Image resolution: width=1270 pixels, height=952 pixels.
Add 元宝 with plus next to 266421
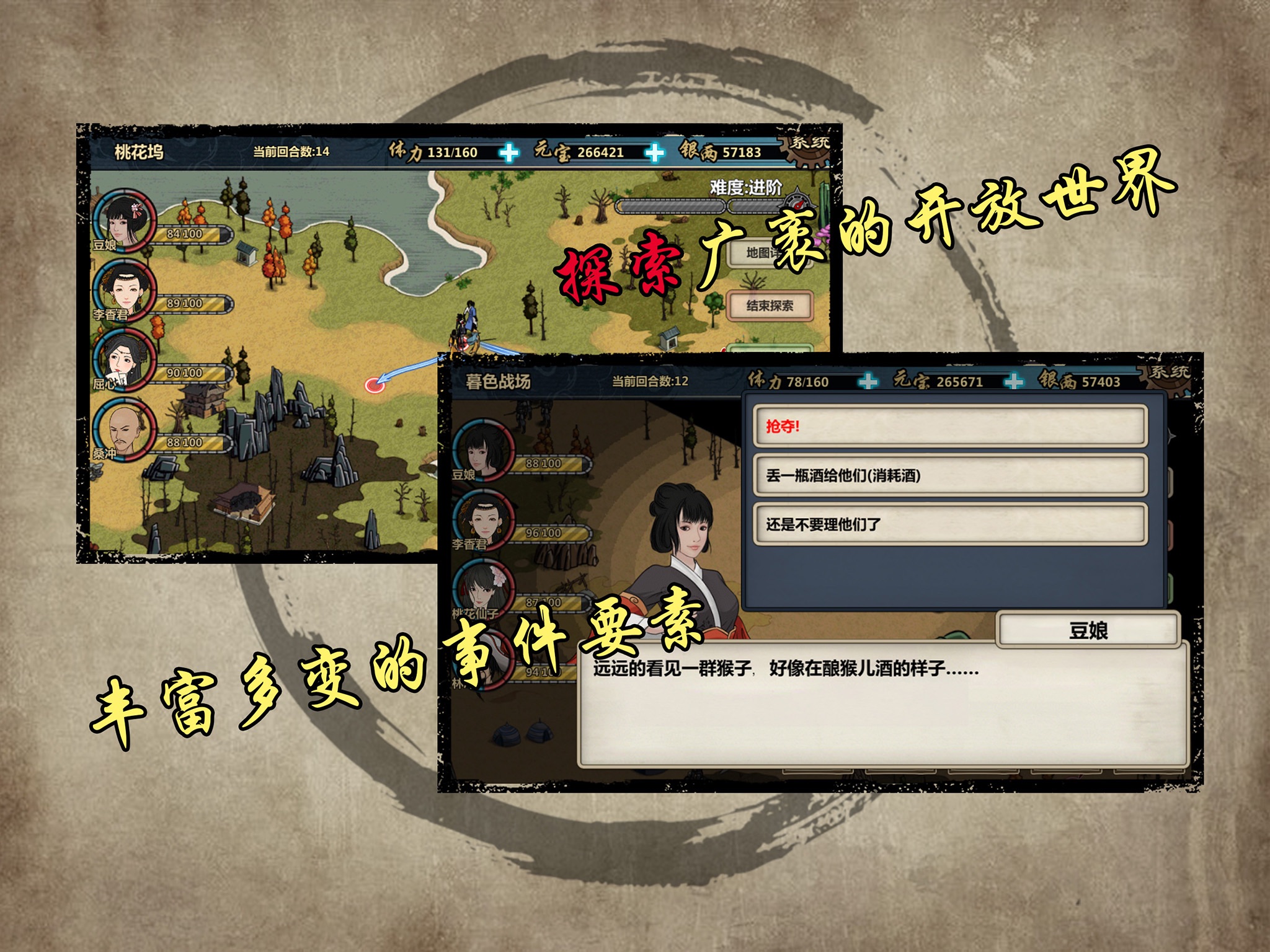click(x=655, y=152)
